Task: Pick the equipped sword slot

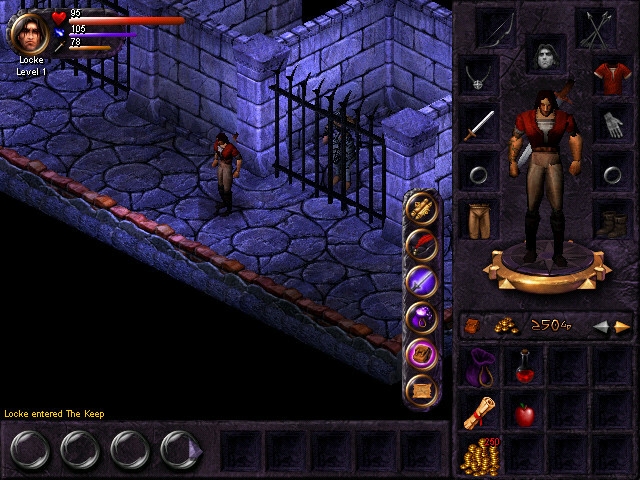Action: coord(480,125)
